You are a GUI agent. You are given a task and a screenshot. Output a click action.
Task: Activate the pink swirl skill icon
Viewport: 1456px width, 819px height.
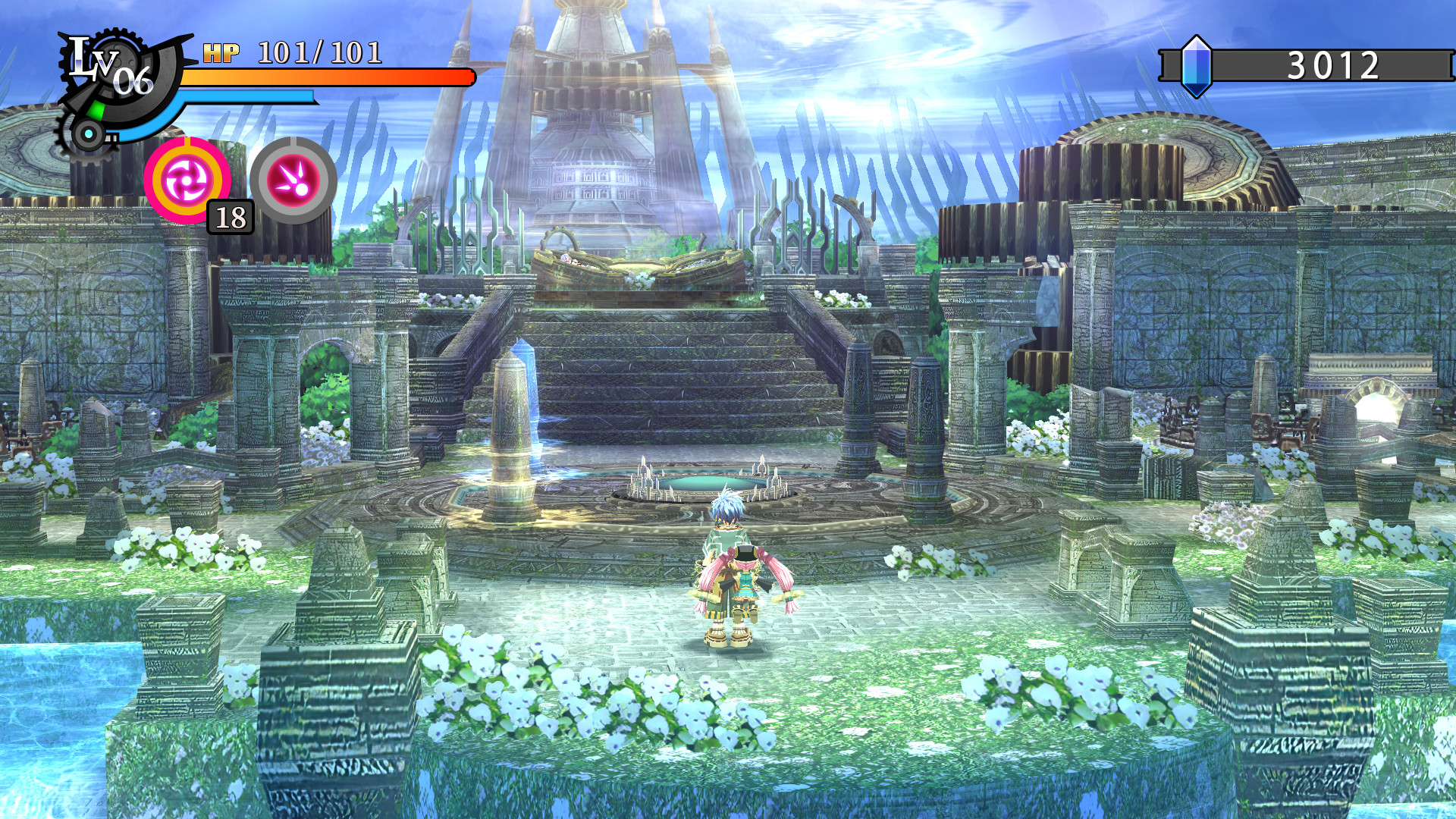[x=187, y=180]
